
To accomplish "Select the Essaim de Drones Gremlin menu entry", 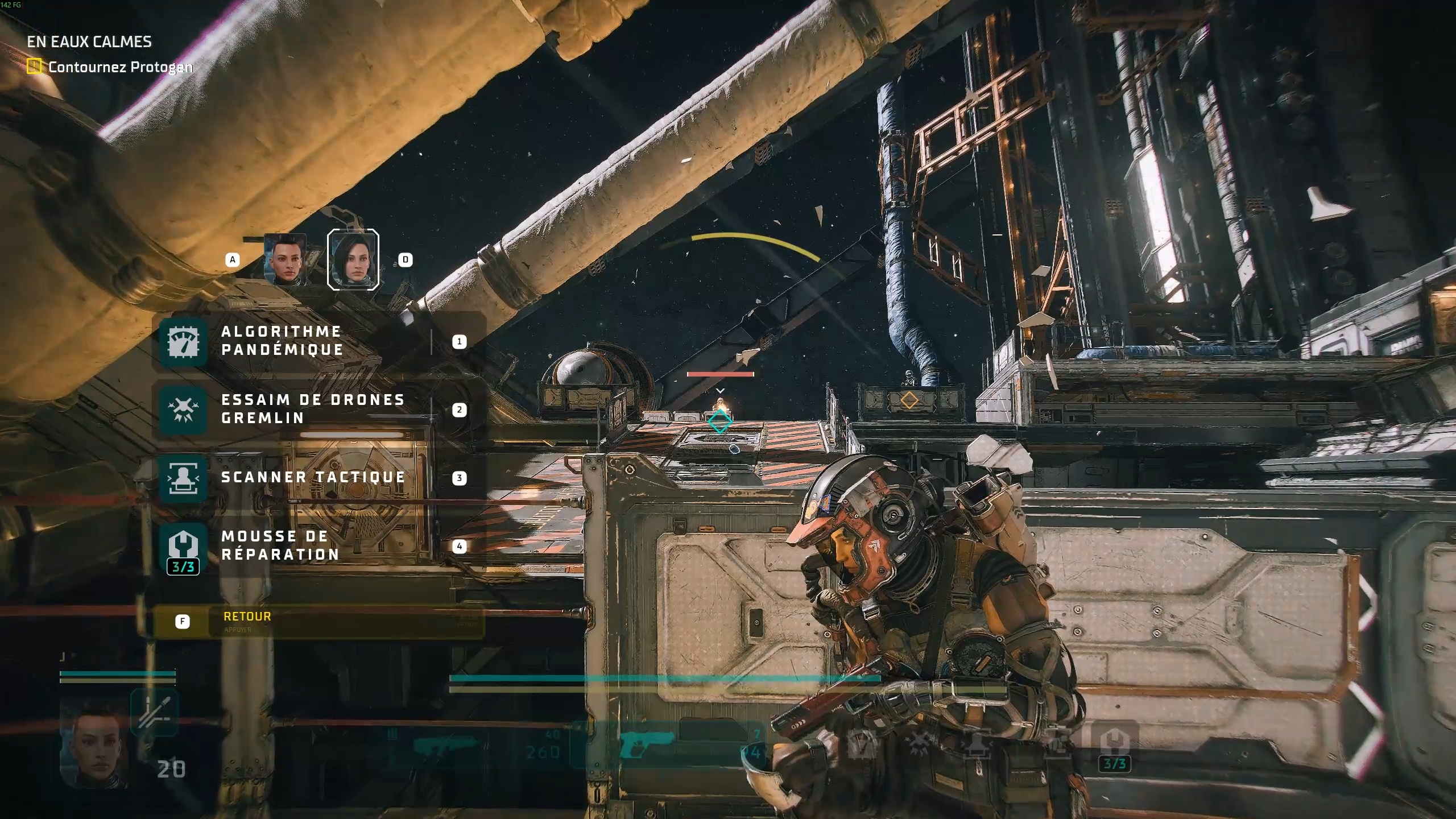I will click(x=312, y=409).
